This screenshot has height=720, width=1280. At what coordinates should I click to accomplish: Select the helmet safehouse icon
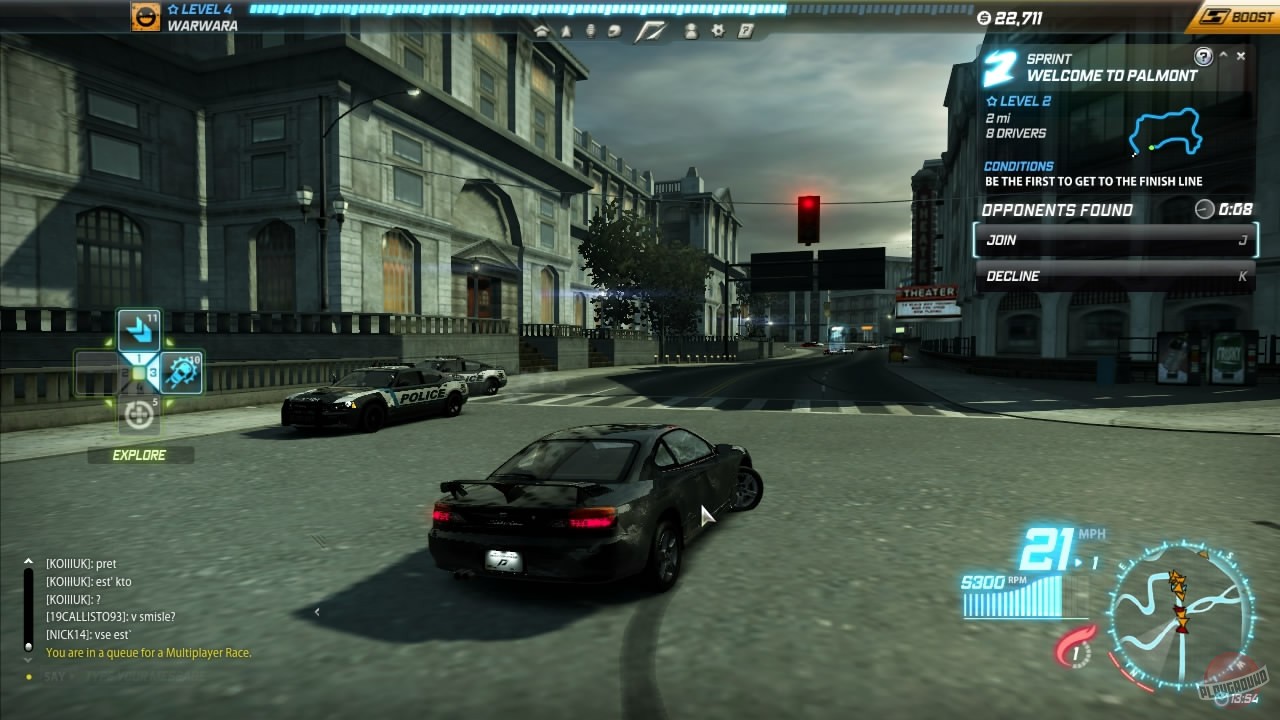[x=614, y=30]
